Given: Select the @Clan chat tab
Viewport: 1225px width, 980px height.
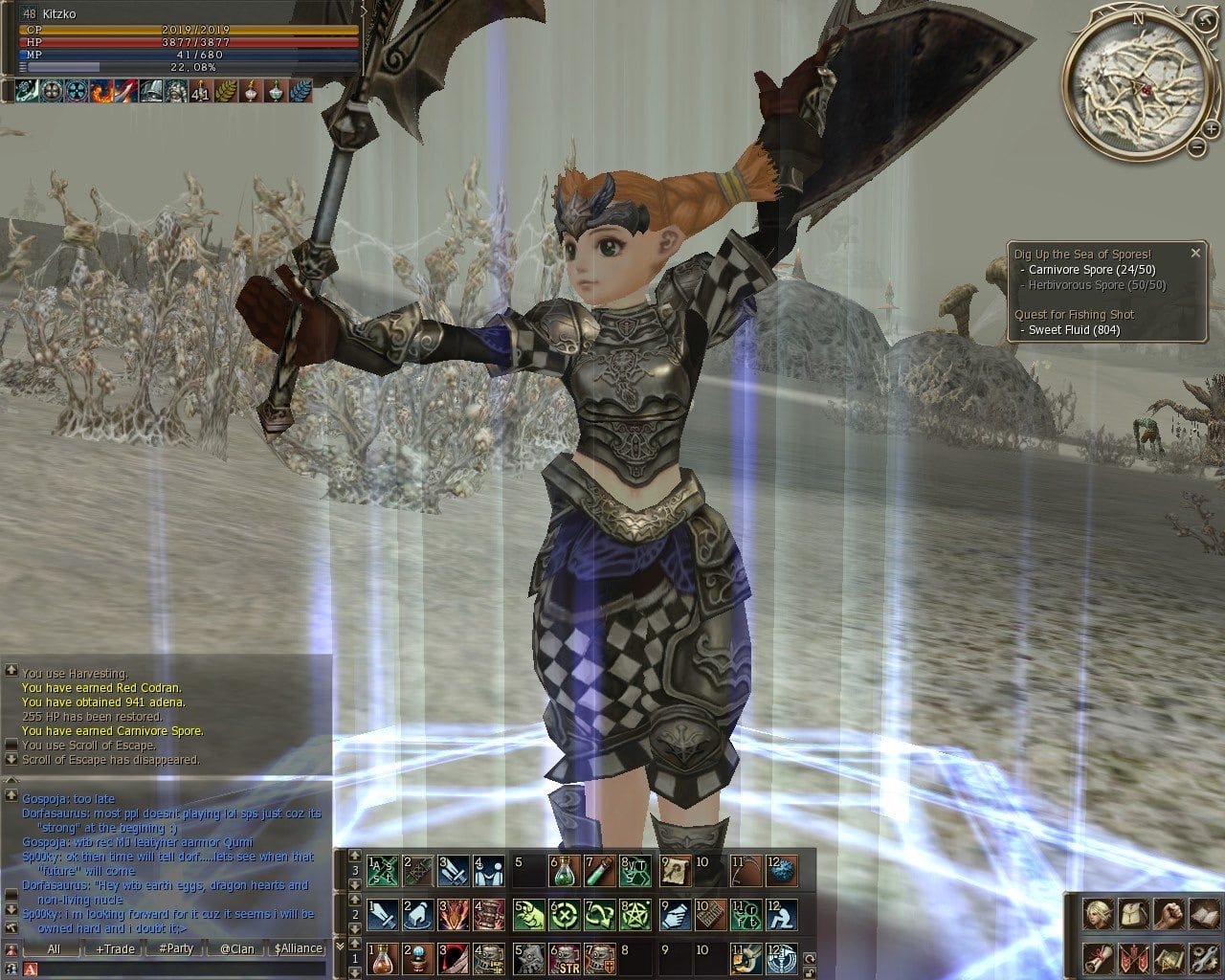Looking at the screenshot, I should tap(236, 948).
